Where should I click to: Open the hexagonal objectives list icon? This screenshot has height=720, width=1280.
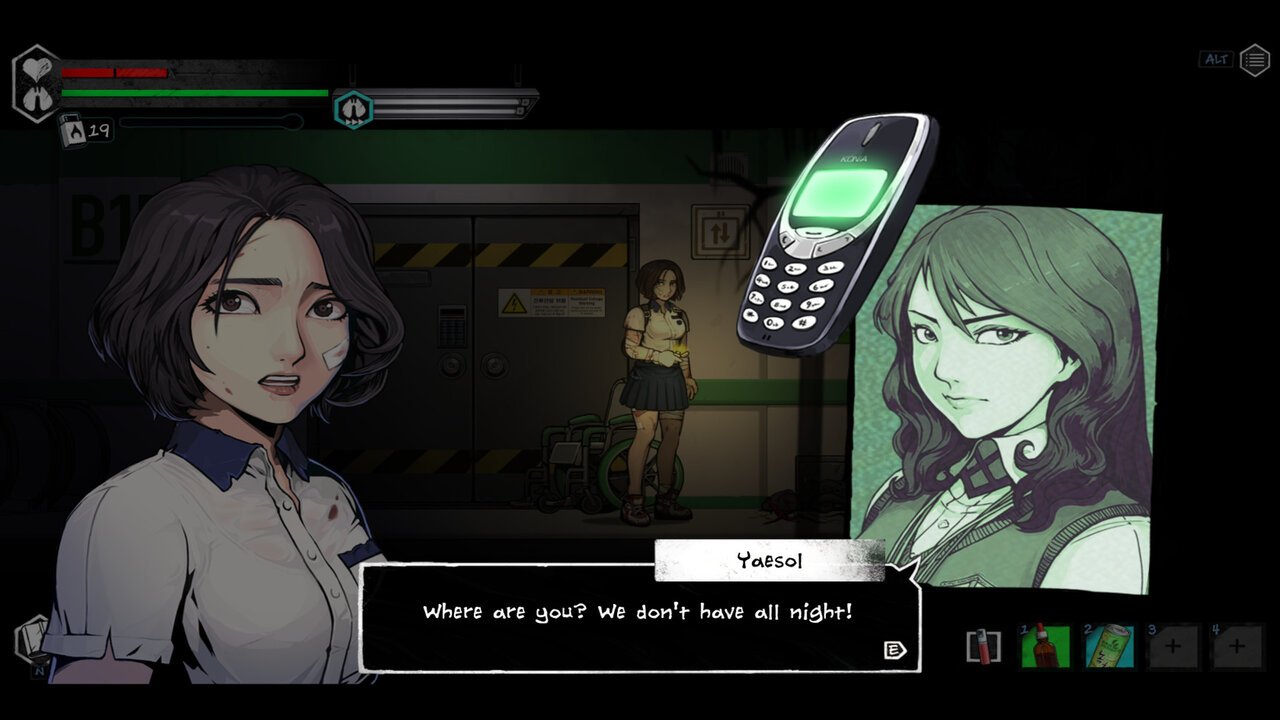point(1255,60)
